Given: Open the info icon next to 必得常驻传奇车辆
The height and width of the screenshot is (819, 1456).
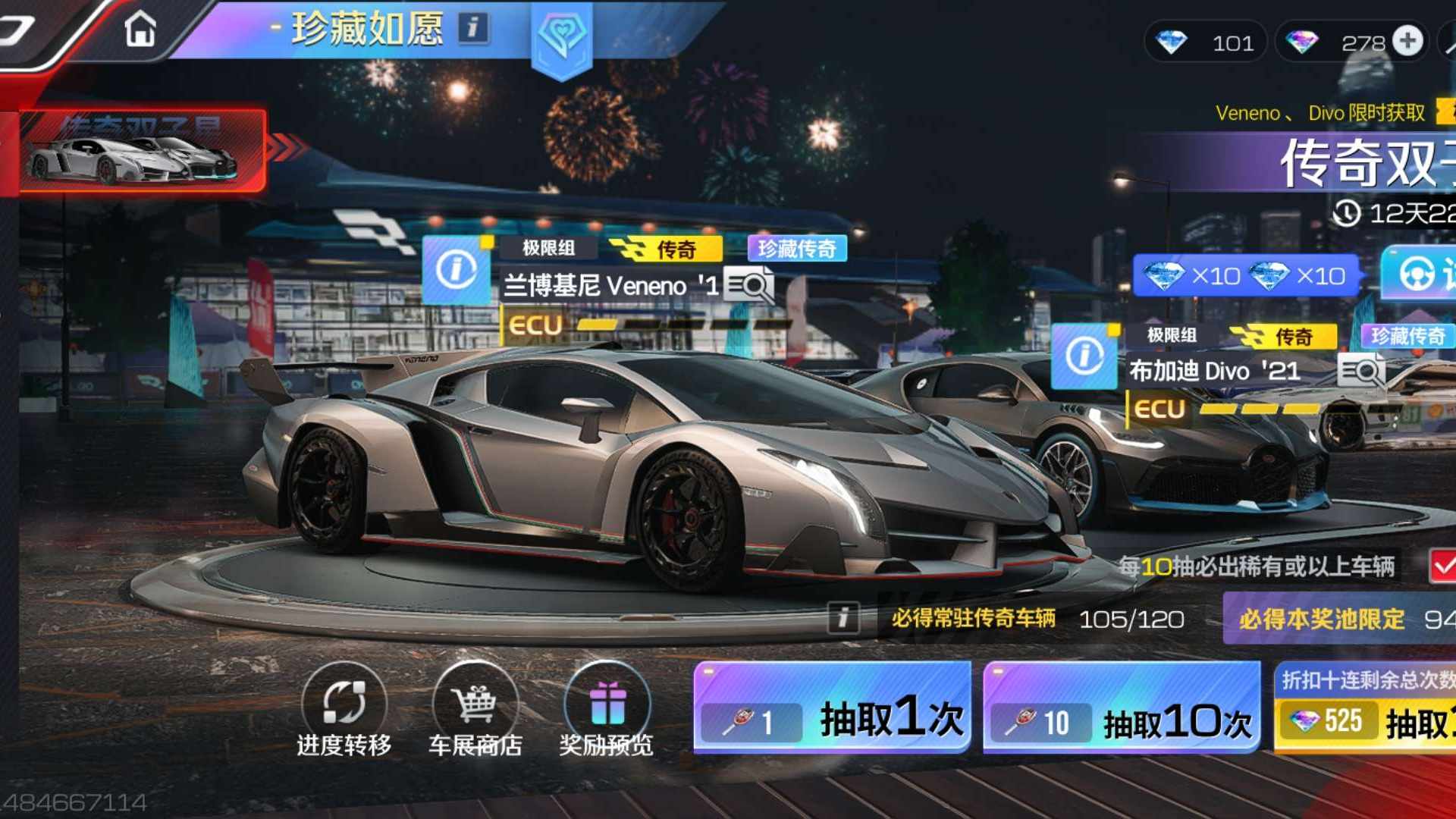Looking at the screenshot, I should (843, 618).
